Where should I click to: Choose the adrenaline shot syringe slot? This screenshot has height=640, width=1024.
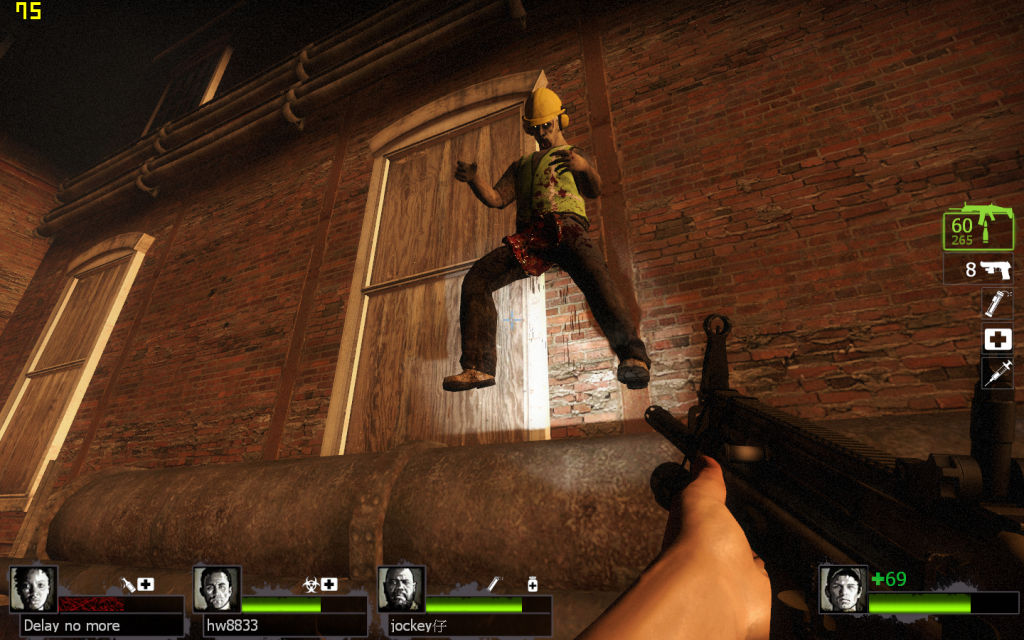point(997,373)
